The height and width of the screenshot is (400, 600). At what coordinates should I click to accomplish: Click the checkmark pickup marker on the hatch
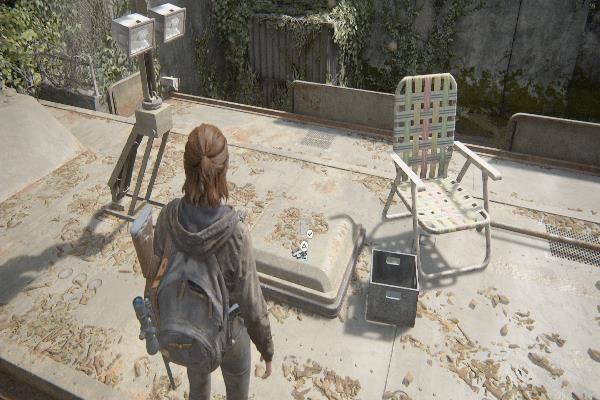coord(309,233)
